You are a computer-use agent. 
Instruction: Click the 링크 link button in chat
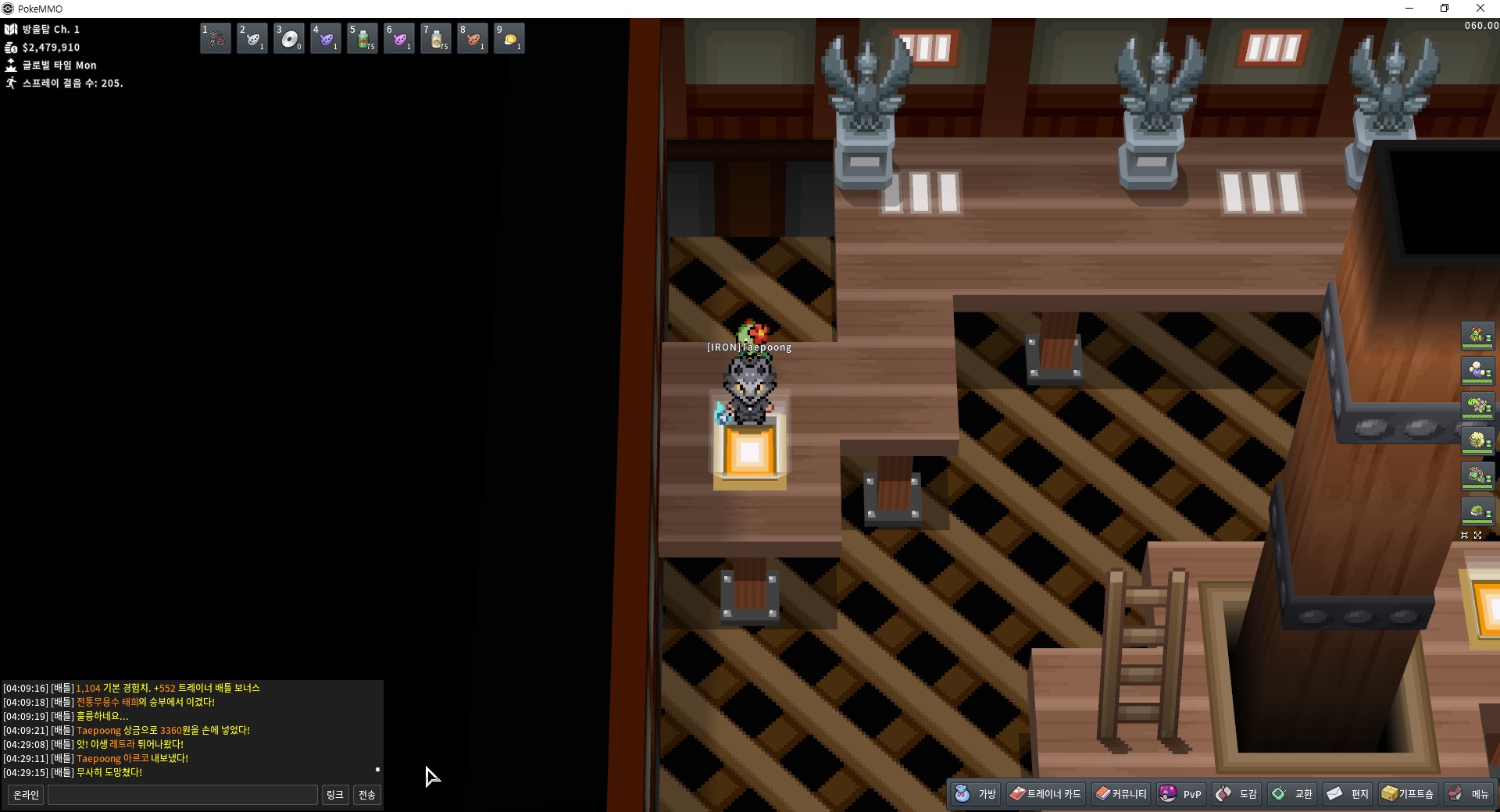pyautogui.click(x=335, y=795)
